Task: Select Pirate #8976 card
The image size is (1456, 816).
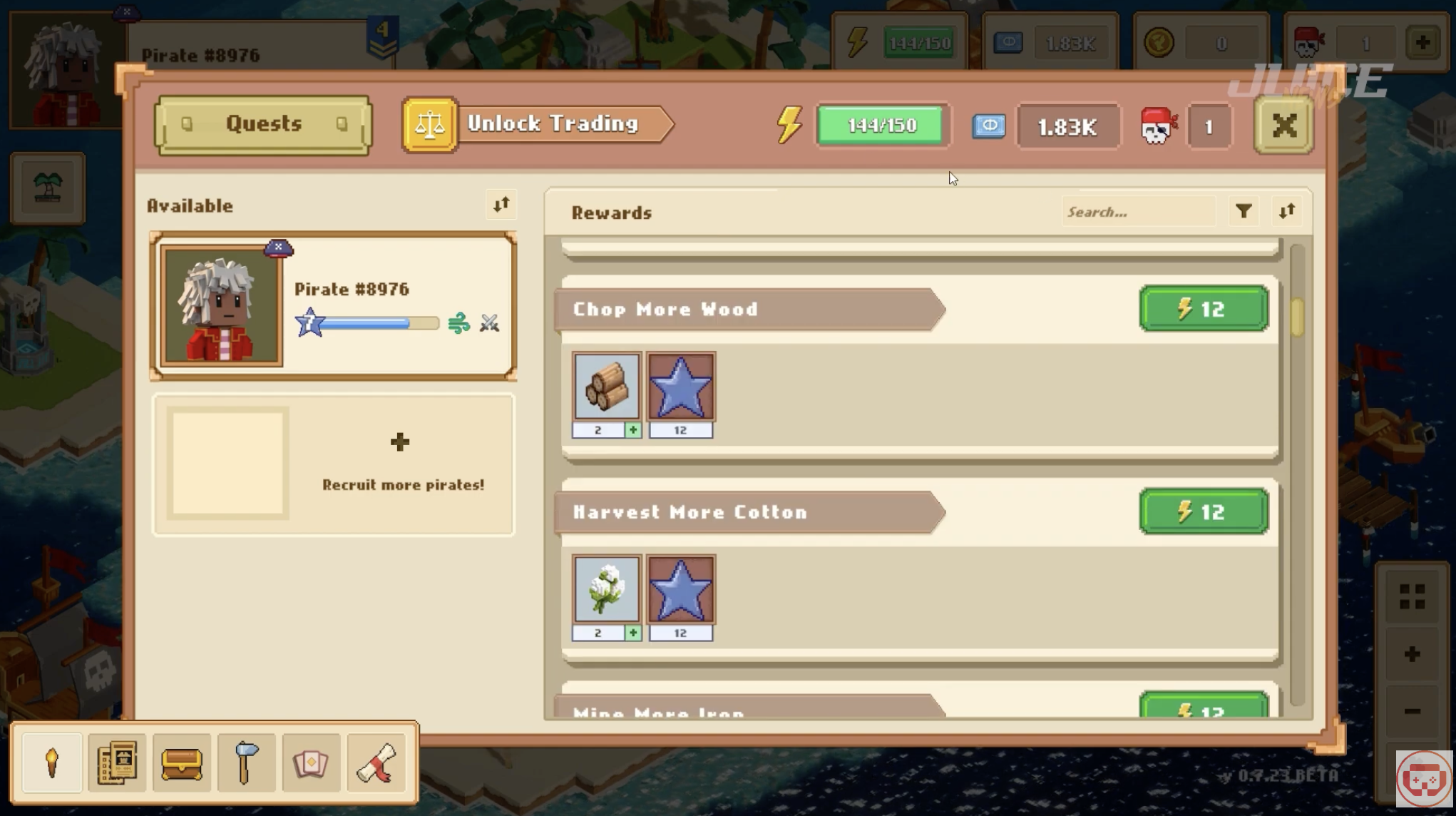Action: (333, 306)
